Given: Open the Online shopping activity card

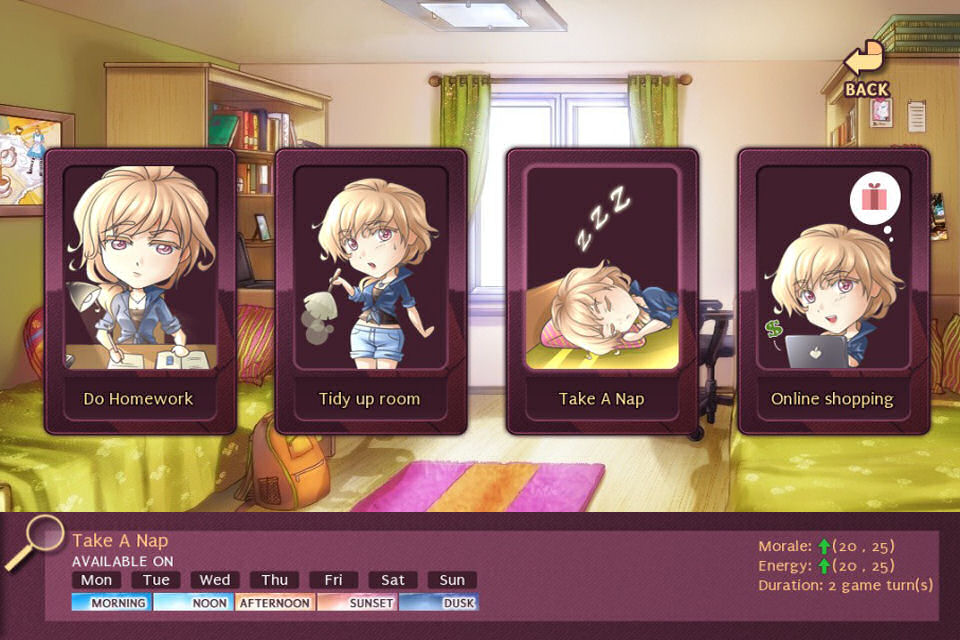Looking at the screenshot, I should (x=832, y=290).
